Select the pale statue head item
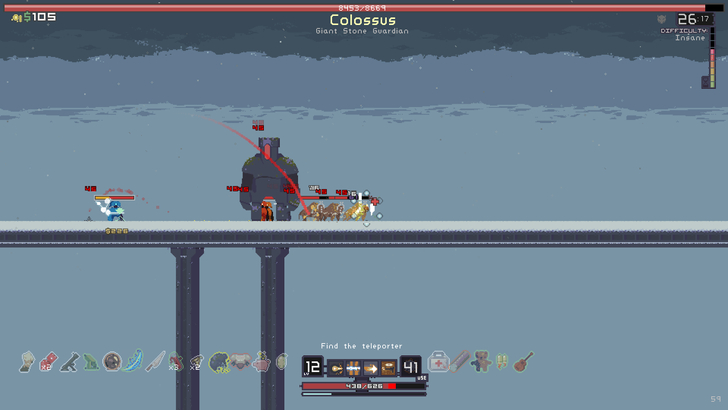This screenshot has width=728, height=410. (27, 361)
